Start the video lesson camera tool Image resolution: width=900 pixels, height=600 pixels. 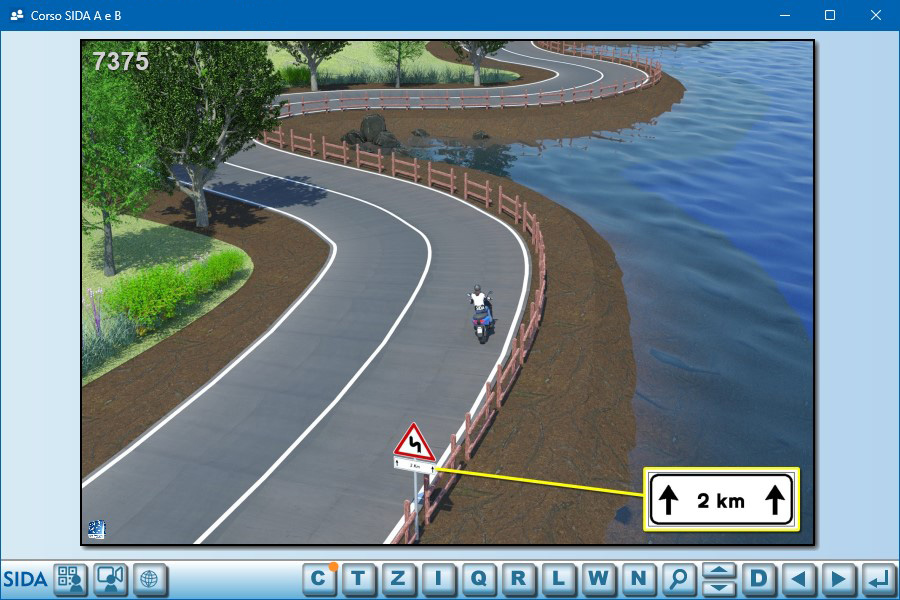110,579
